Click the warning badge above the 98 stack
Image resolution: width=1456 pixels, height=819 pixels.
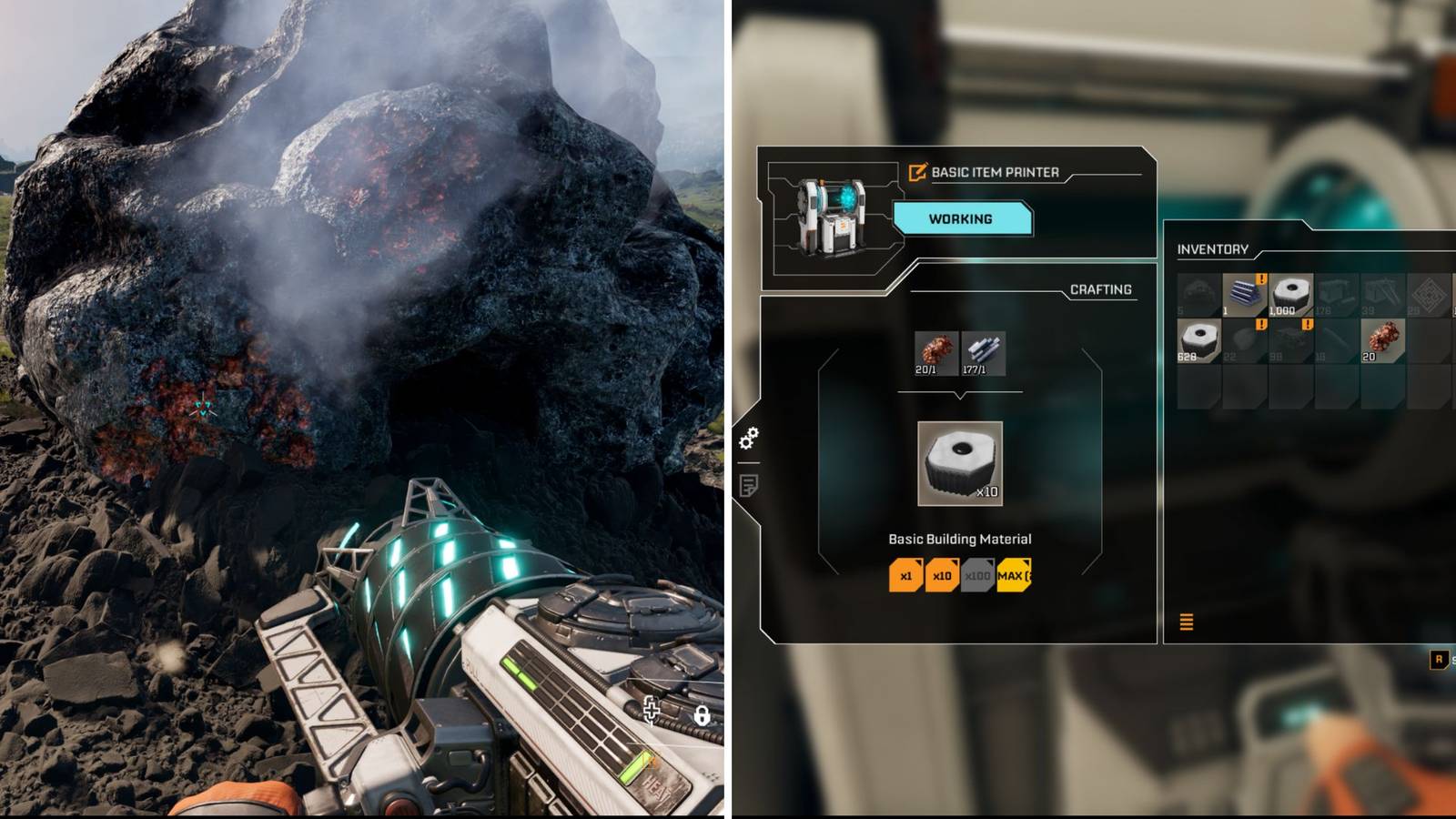pos(1308,324)
